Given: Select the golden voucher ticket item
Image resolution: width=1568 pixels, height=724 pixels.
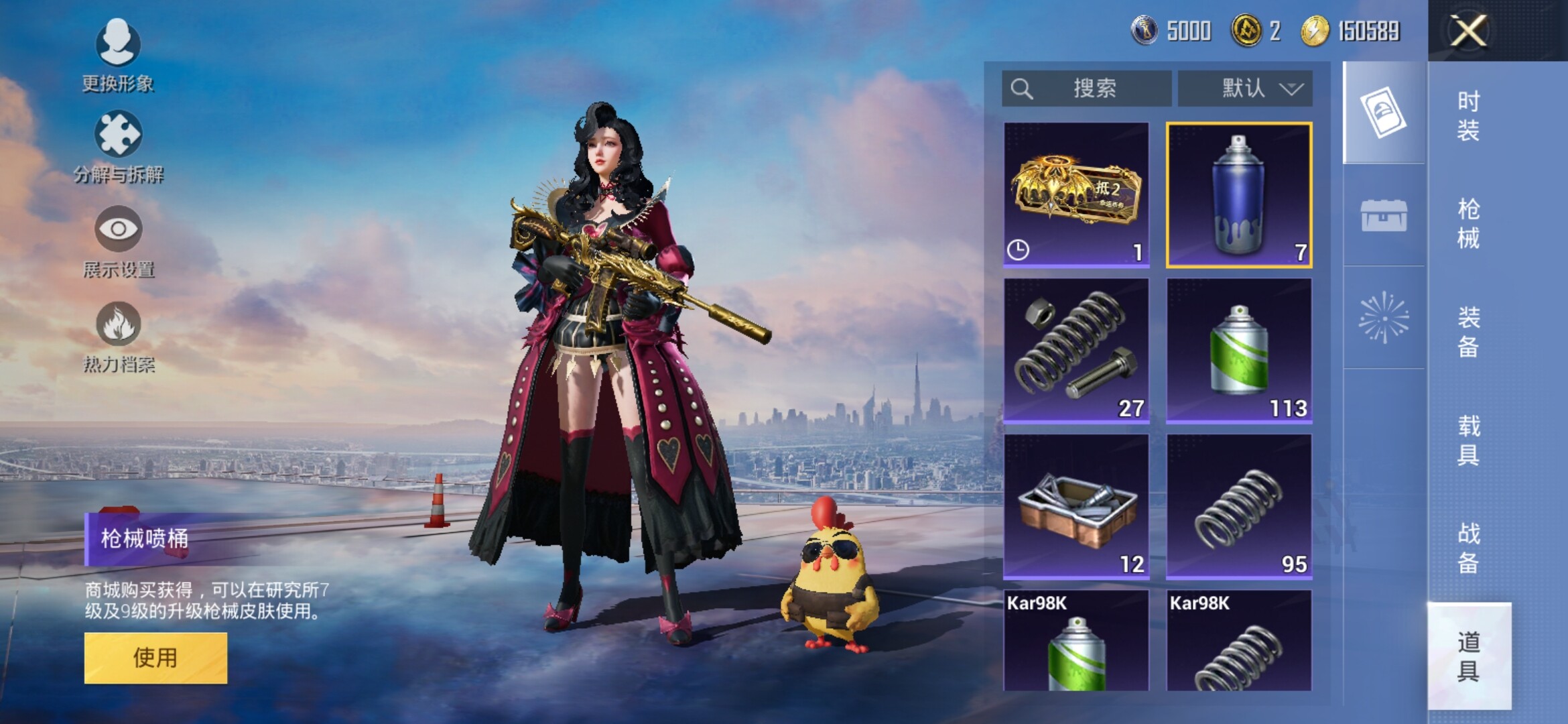Looking at the screenshot, I should (x=1076, y=194).
